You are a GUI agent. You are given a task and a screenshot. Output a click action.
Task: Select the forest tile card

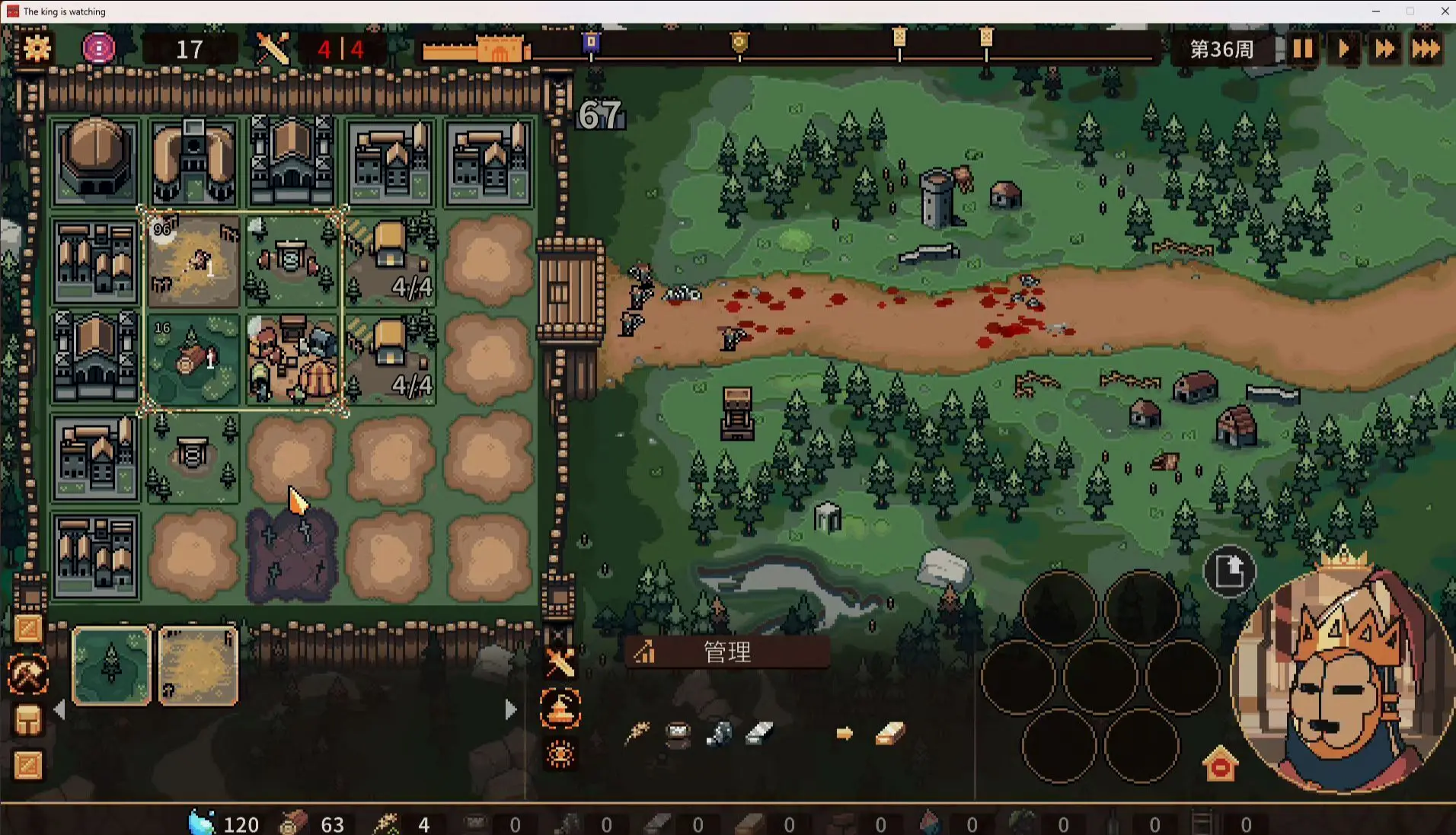point(111,665)
